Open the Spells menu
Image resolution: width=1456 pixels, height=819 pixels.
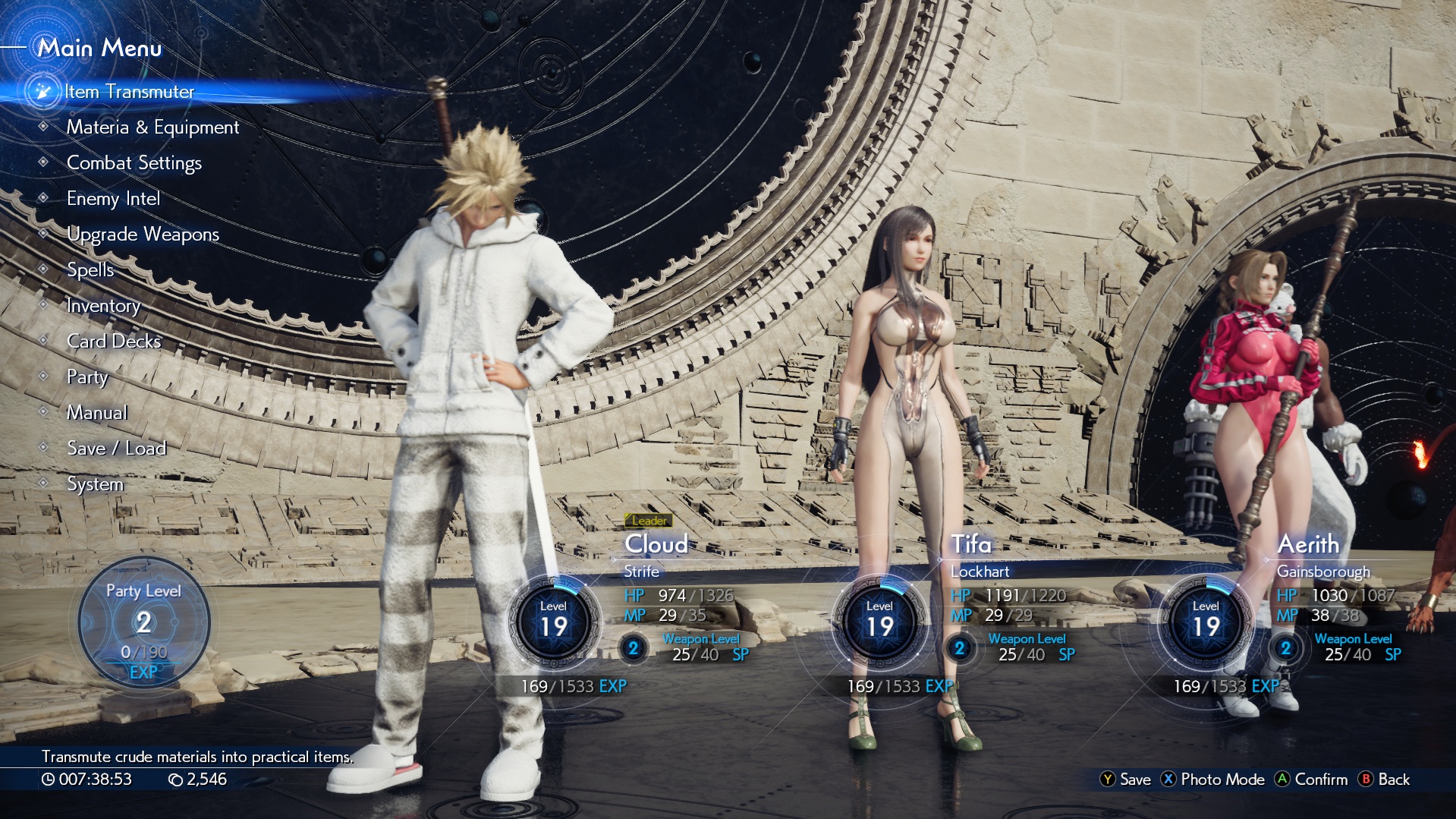click(x=90, y=270)
